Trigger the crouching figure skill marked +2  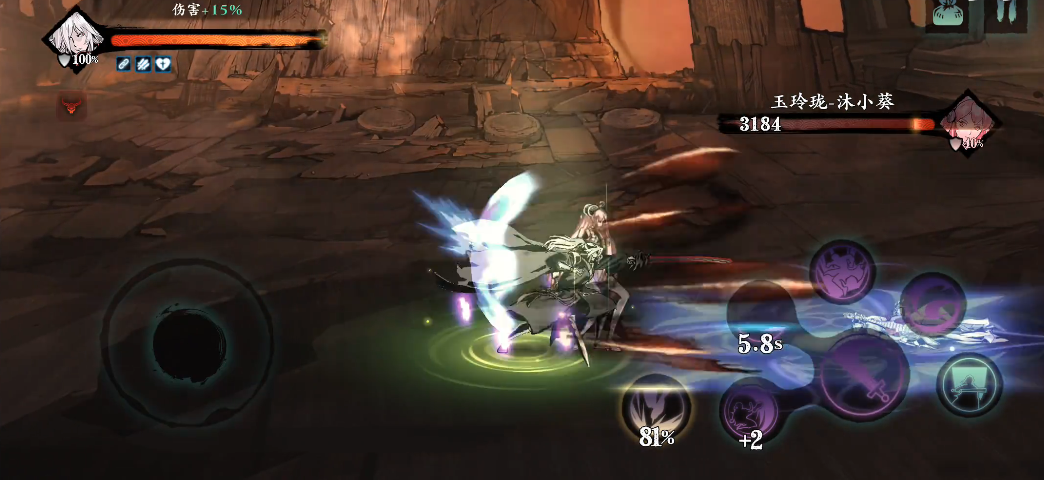[x=750, y=410]
